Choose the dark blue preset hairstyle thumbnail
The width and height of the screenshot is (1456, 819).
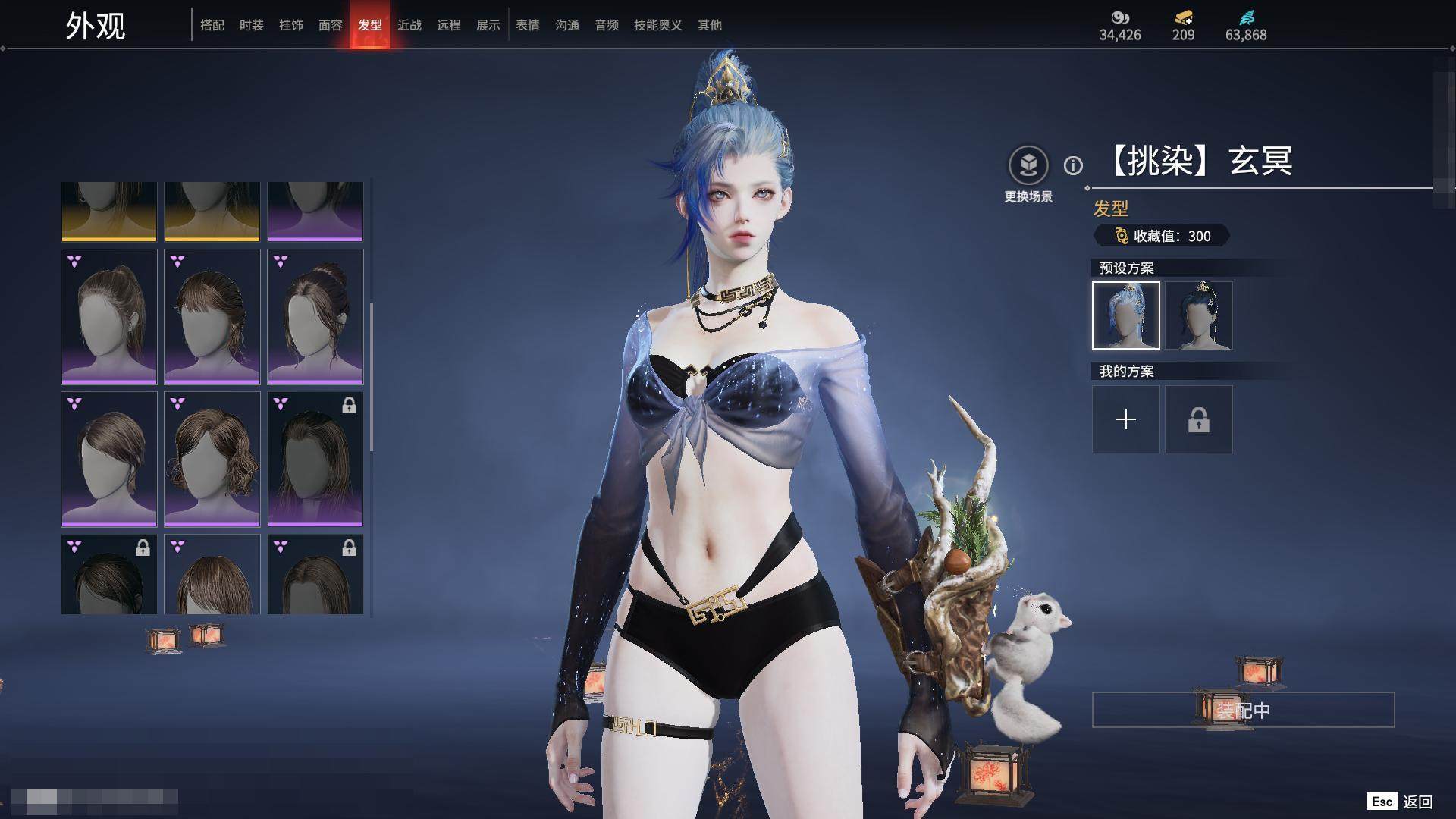[x=1199, y=315]
